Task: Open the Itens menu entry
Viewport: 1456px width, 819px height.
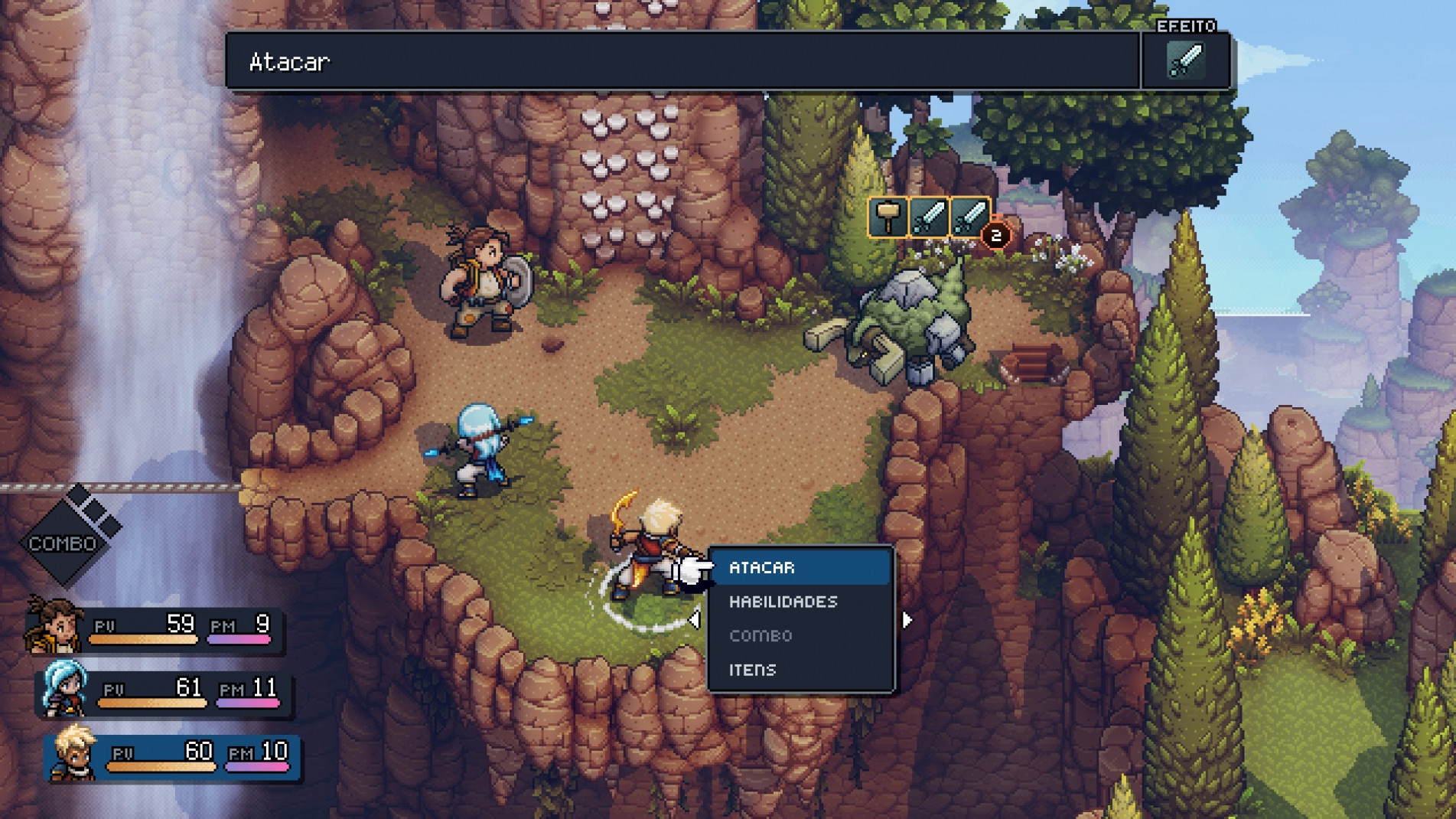Action: [800, 670]
